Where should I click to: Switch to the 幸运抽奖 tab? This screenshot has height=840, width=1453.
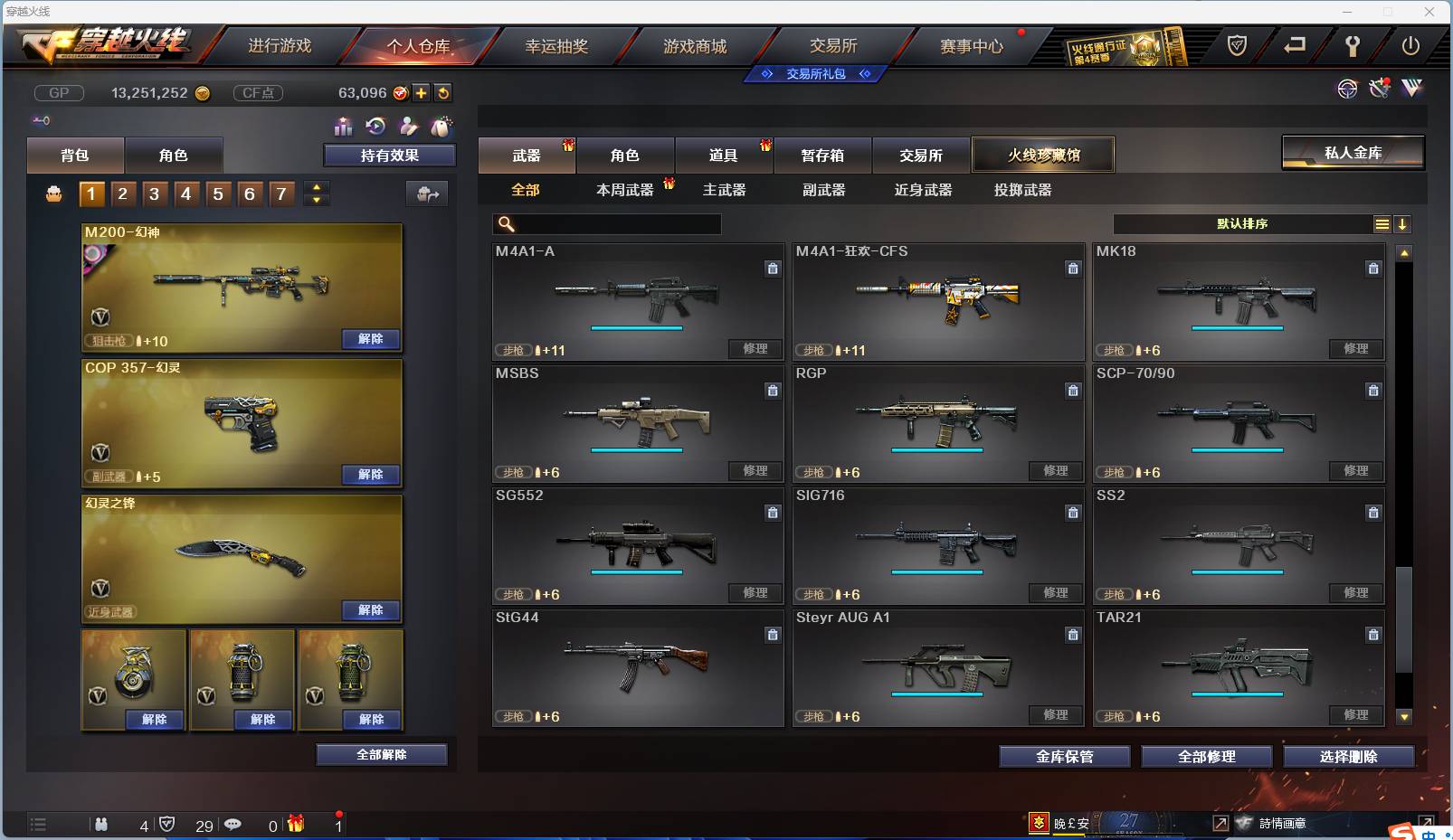point(556,46)
